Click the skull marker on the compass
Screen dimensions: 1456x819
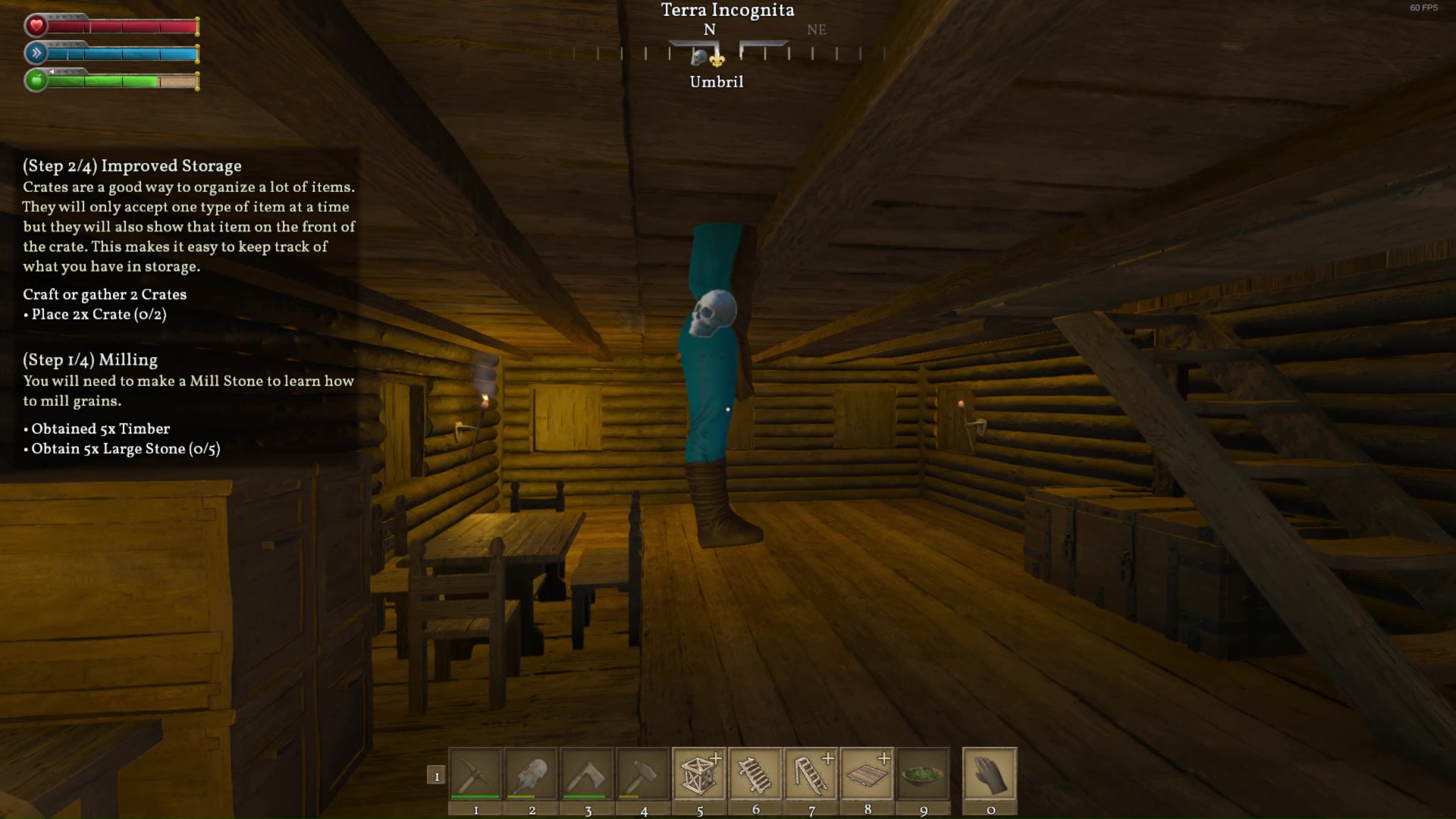point(700,57)
